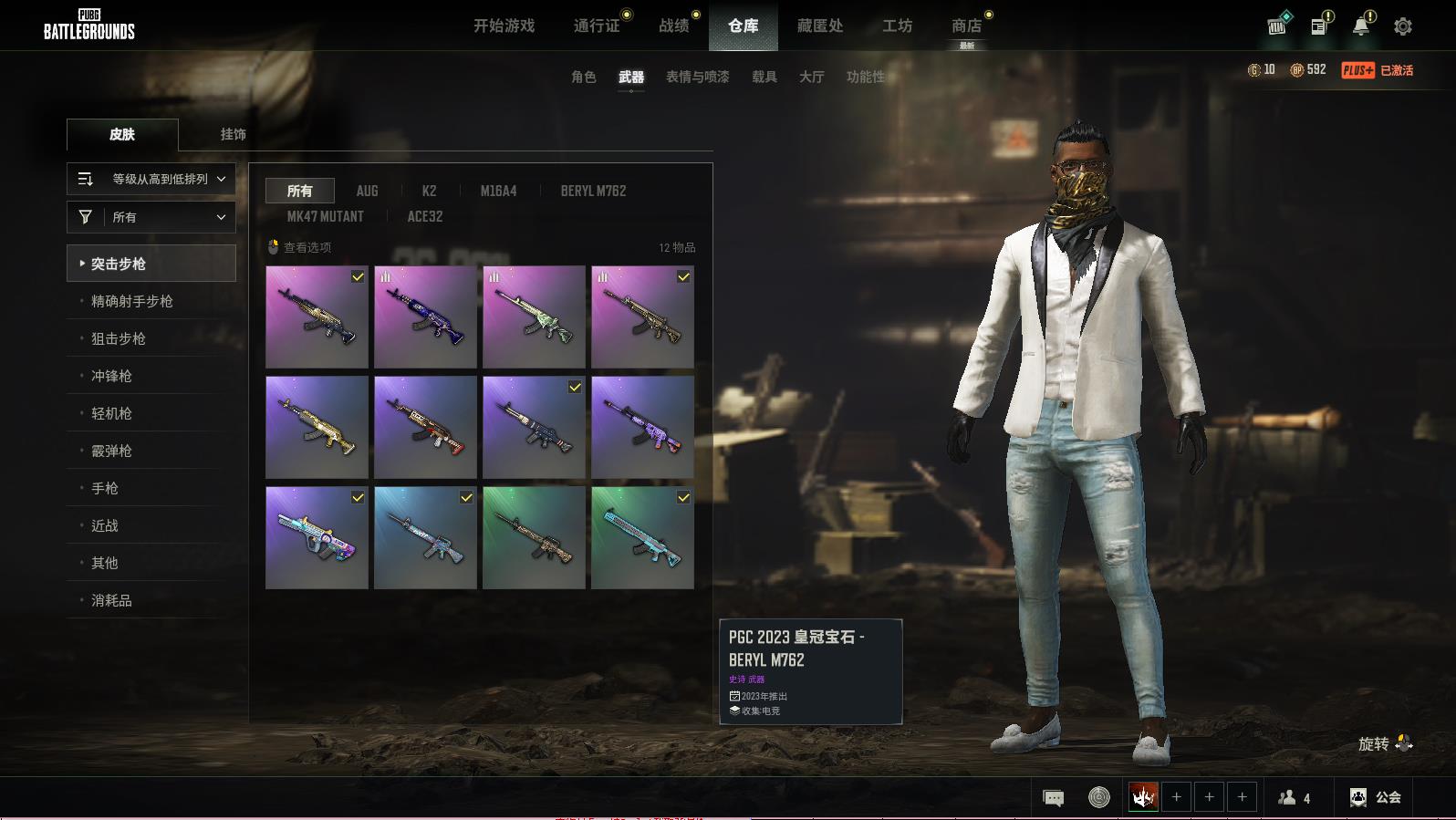Switch to 载具 vehicle sub-tab
The image size is (1456, 820).
pyautogui.click(x=764, y=77)
